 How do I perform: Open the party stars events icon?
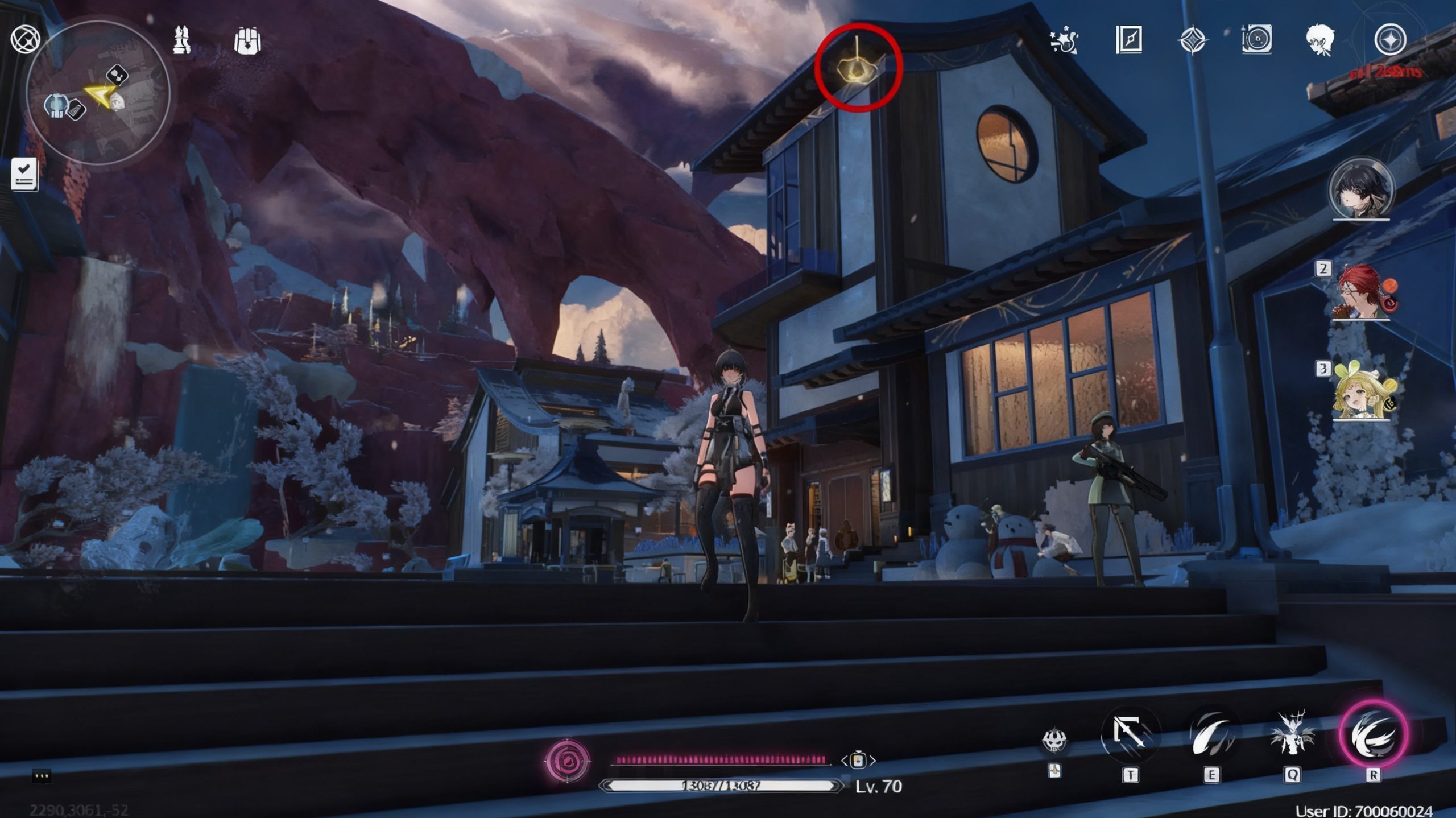pos(1063,40)
